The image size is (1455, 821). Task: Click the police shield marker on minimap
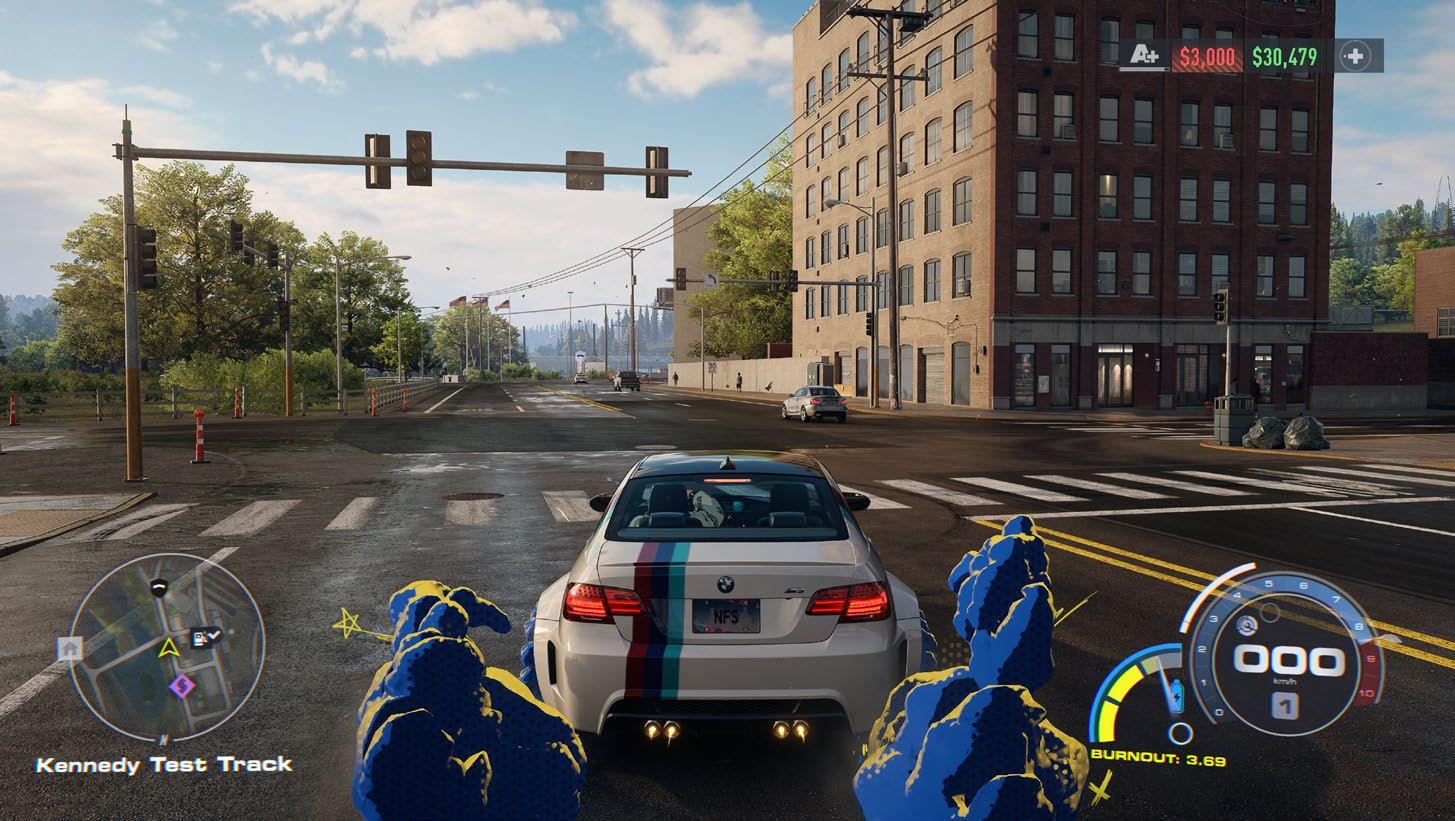(x=159, y=587)
